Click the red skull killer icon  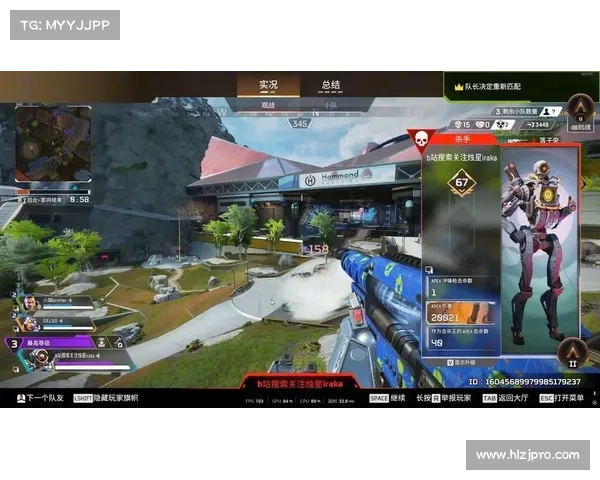coord(420,140)
